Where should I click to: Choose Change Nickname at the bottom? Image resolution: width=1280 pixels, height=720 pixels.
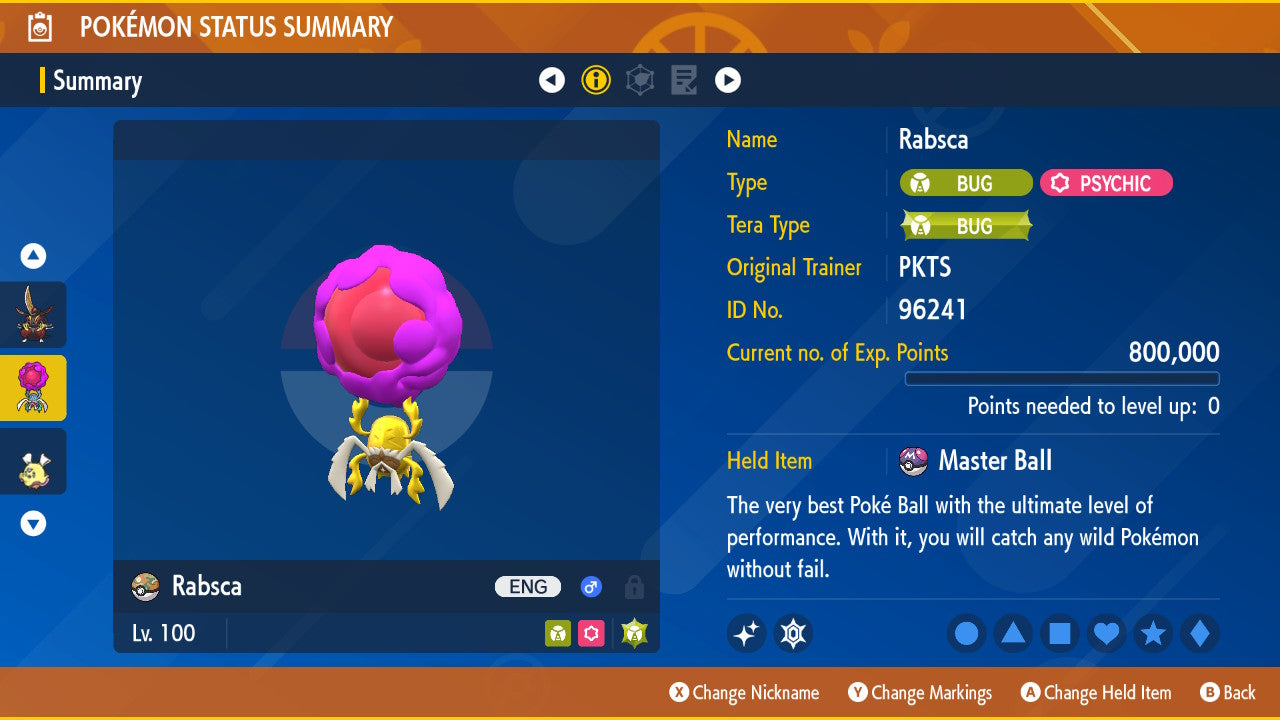(x=744, y=693)
